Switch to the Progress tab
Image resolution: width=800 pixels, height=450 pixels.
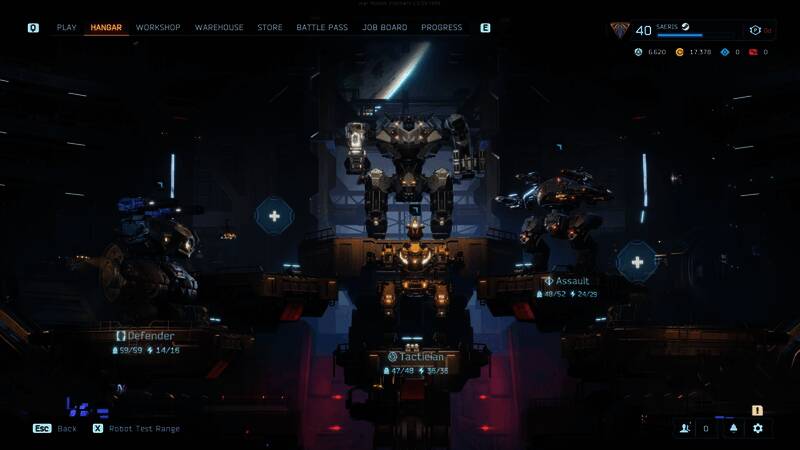click(442, 28)
